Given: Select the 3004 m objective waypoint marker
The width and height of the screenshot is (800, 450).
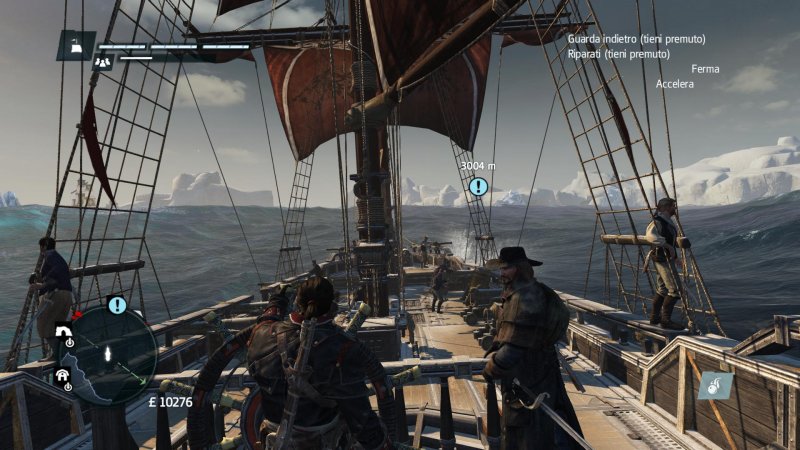Looking at the screenshot, I should coord(478,186).
